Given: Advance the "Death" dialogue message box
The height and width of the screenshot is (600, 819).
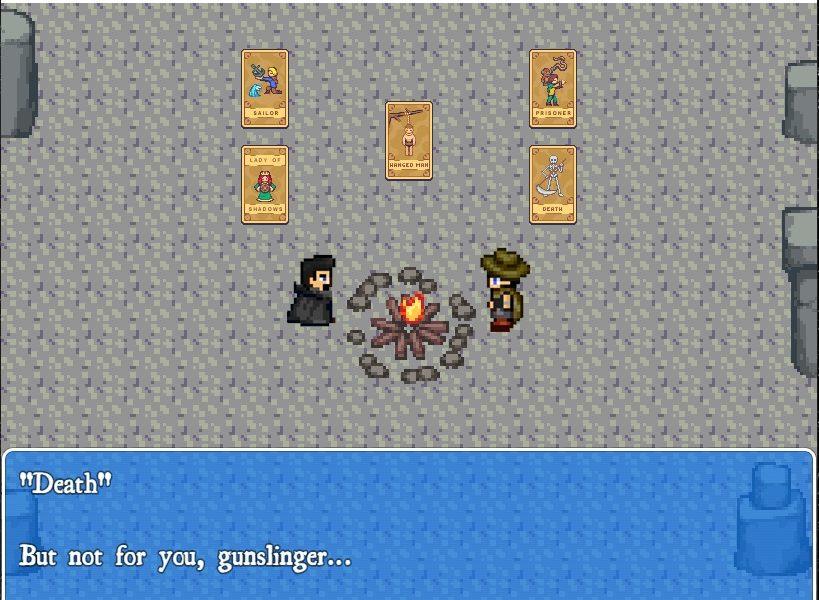Looking at the screenshot, I should 409,524.
